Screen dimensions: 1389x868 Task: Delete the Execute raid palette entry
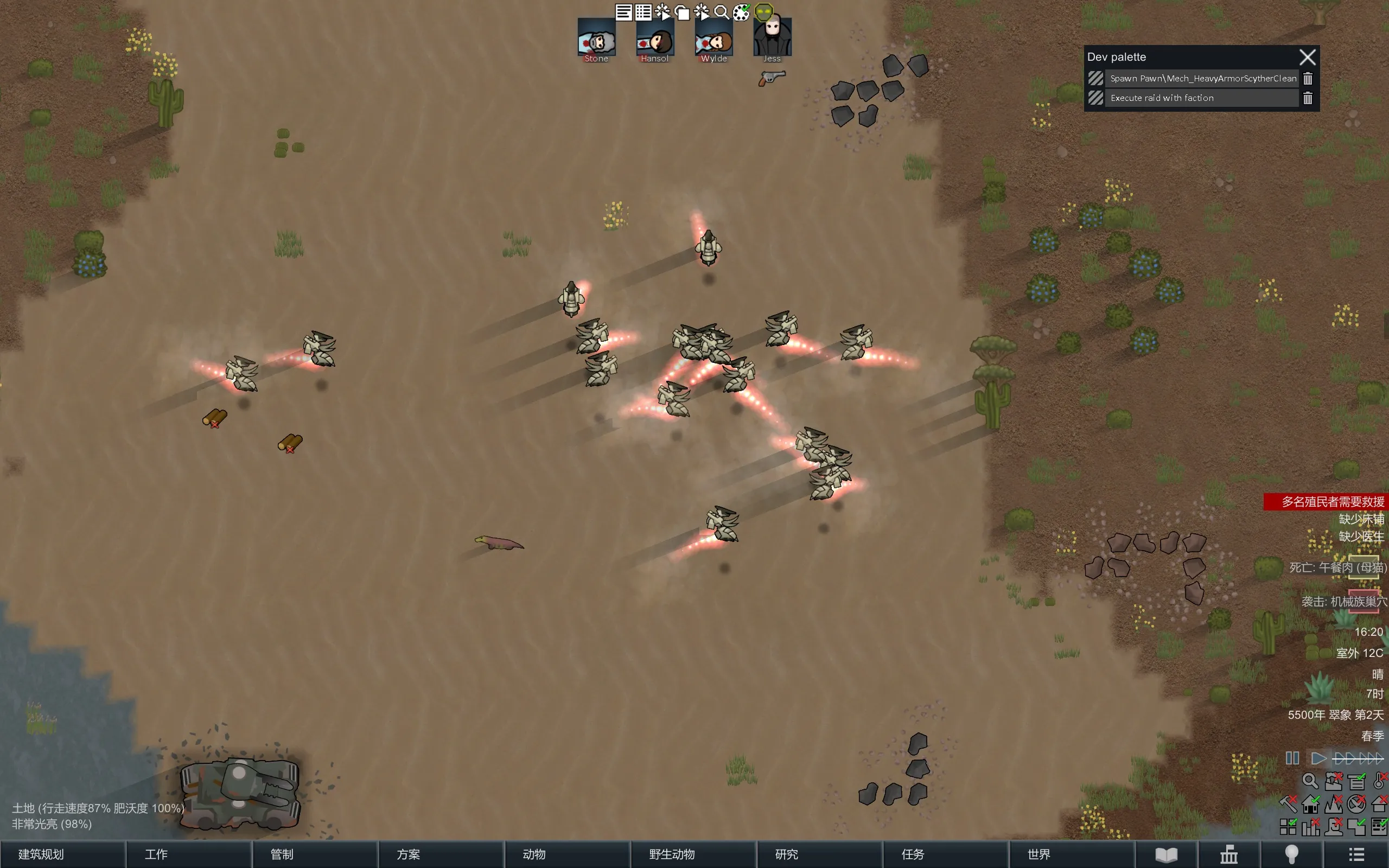coord(1308,98)
